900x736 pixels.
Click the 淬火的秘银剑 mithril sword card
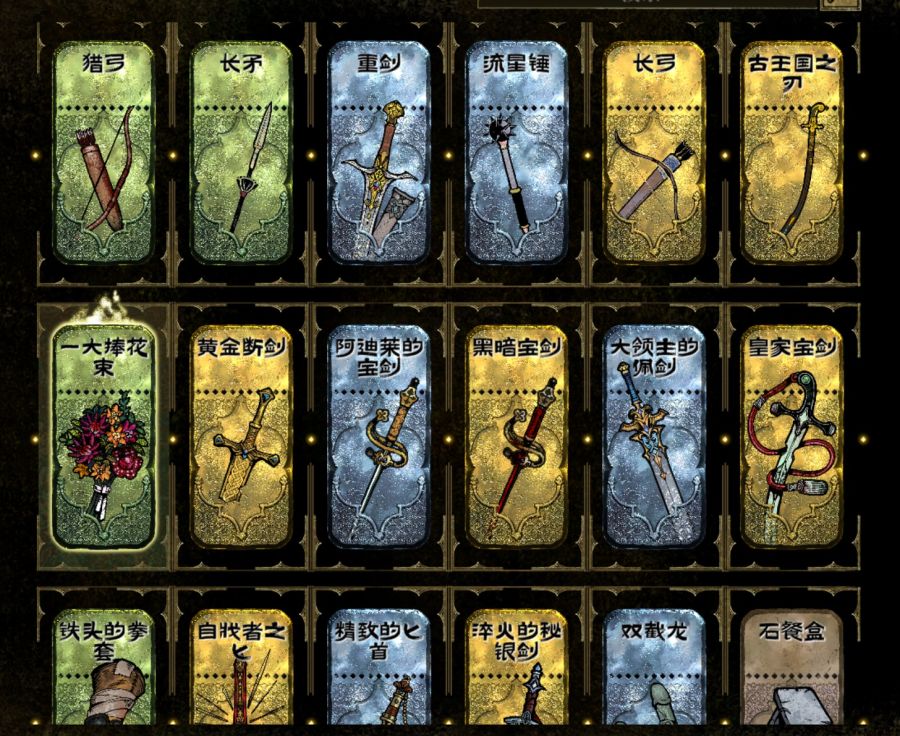(517, 668)
